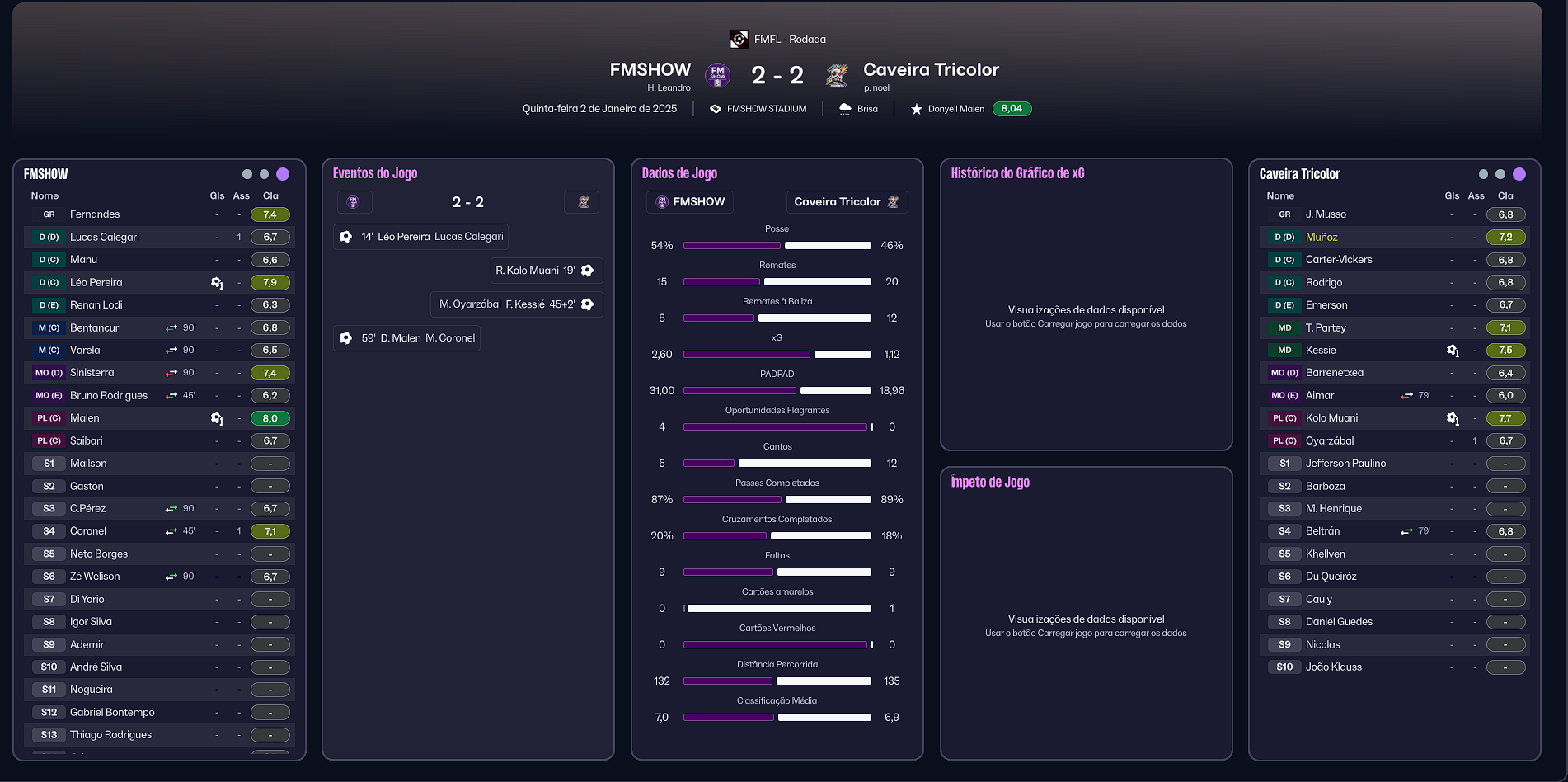This screenshot has width=1568, height=782.
Task: Open Kolo Muani's row in Caveira Tricolor
Action: tap(1331, 418)
